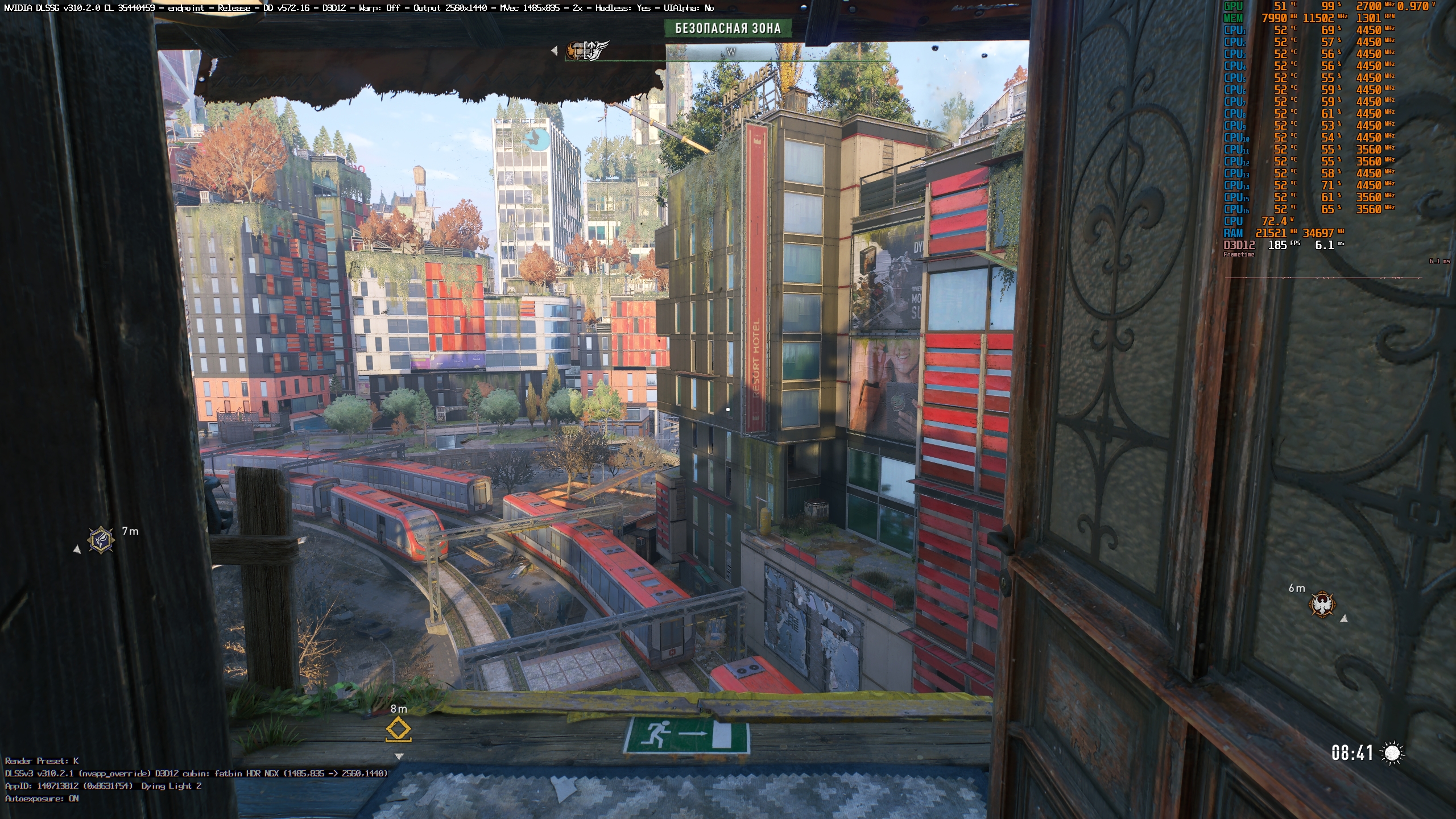Select the blue hexagonal marker at 7m
This screenshot has width=1456, height=819.
(101, 539)
